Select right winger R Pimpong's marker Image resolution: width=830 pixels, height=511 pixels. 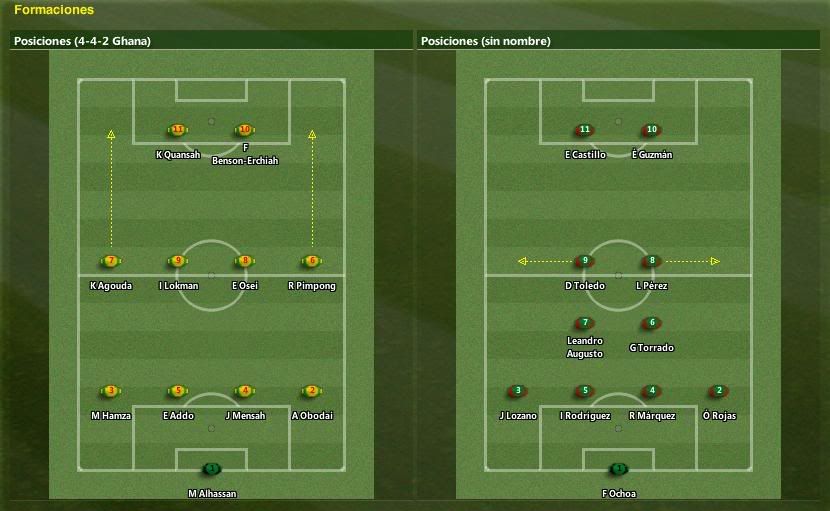[312, 261]
